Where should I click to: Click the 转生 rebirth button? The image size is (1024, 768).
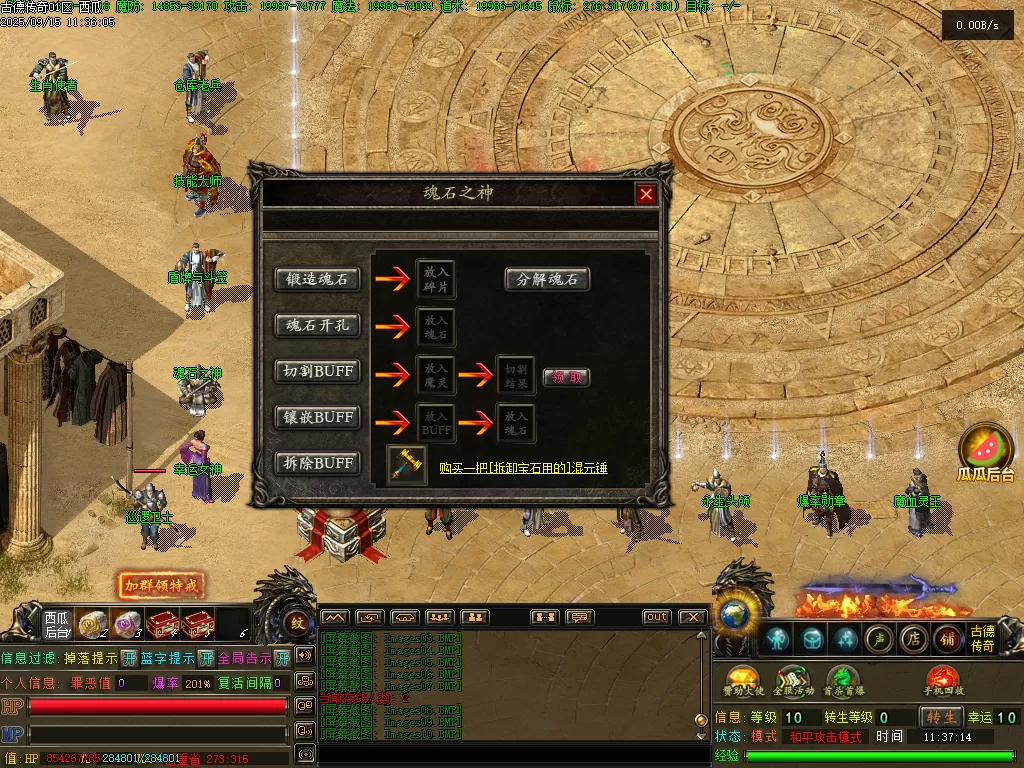pyautogui.click(x=942, y=717)
